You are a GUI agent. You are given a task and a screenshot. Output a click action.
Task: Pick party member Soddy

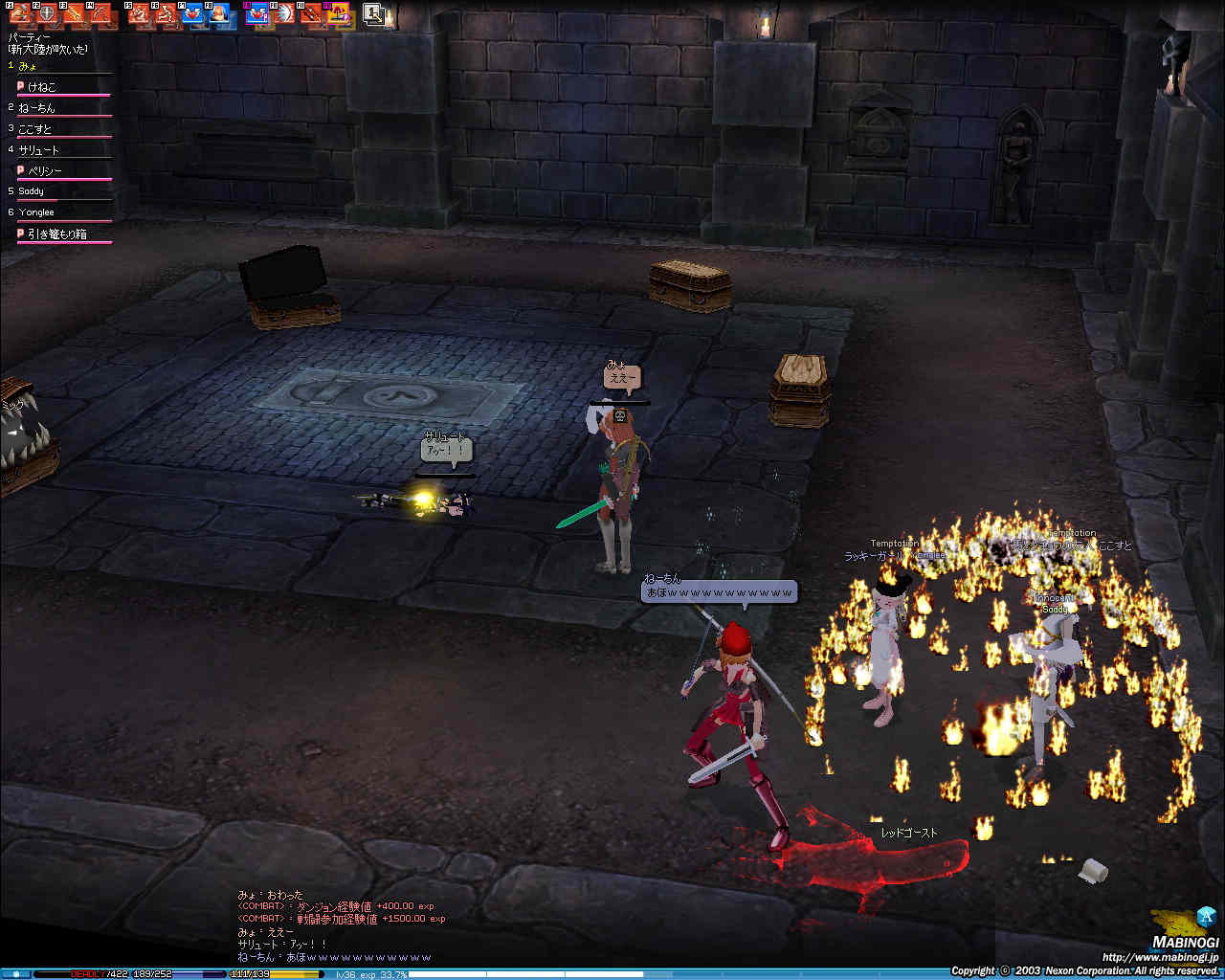pyautogui.click(x=31, y=191)
